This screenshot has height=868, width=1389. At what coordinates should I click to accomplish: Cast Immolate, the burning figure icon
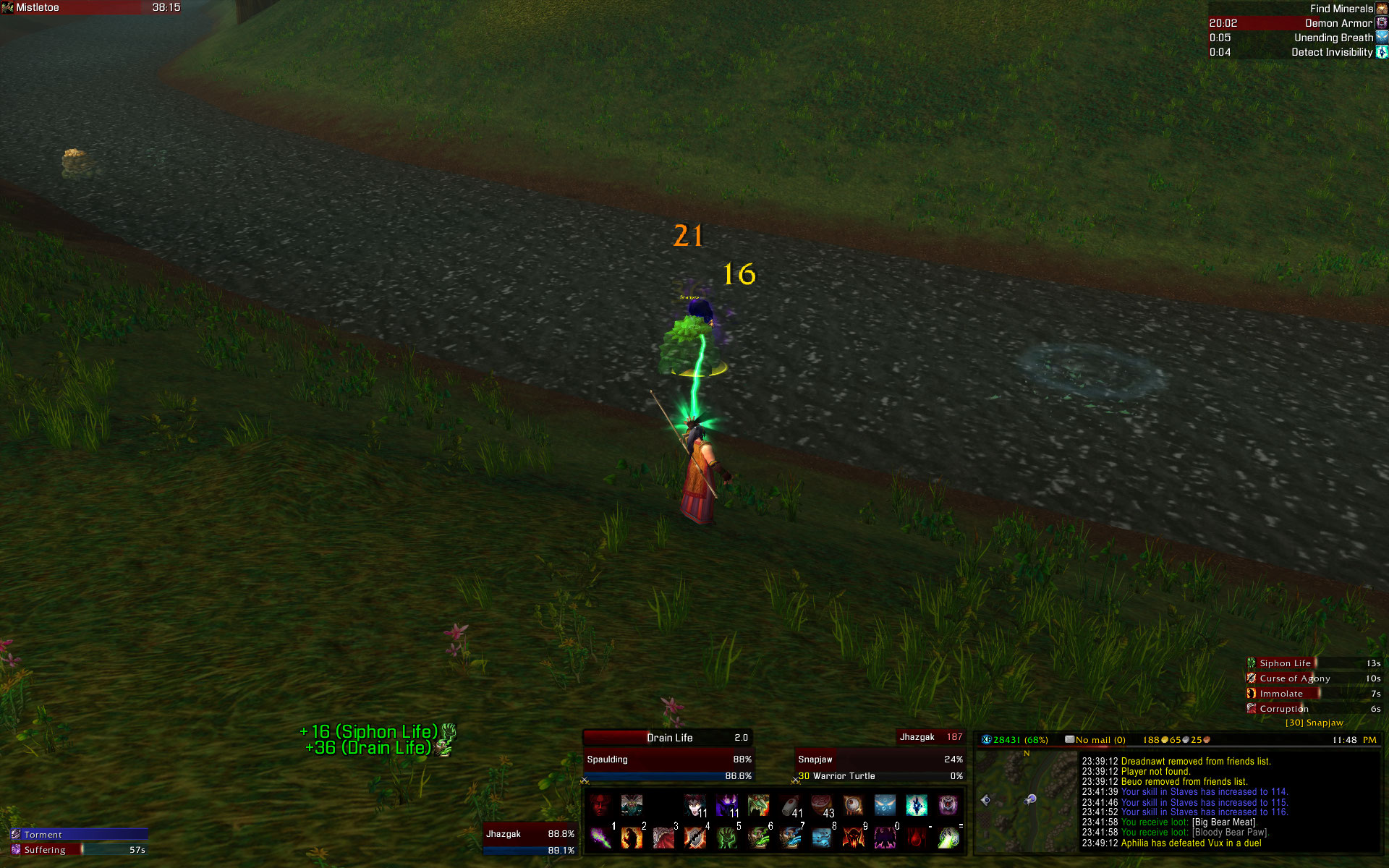point(632,838)
